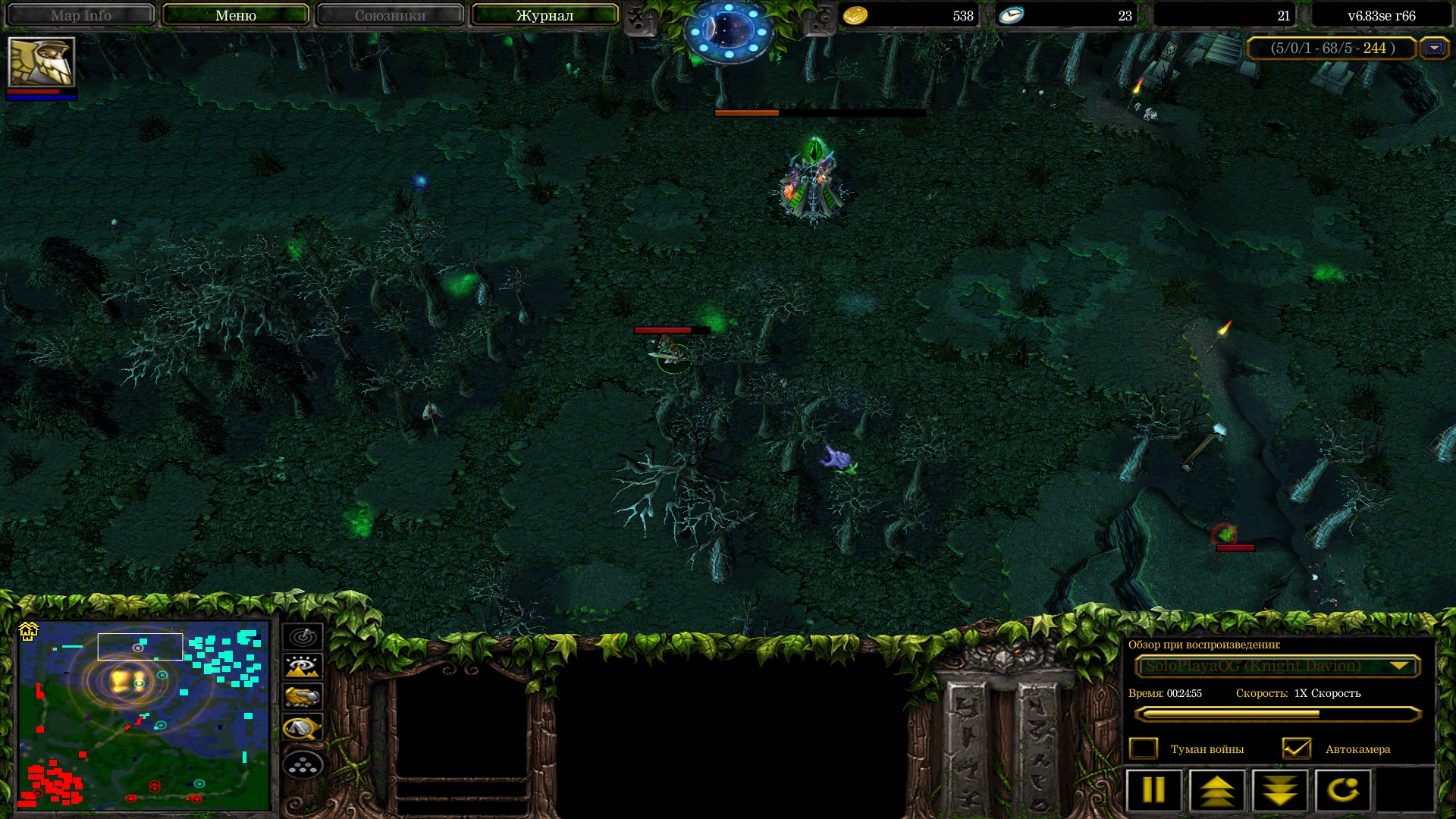
Task: Toggle ally color mode (handshake icon)
Action: point(303,696)
